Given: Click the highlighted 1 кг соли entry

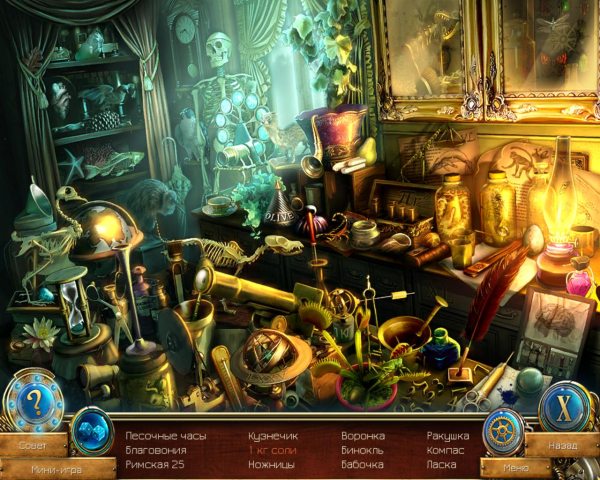Looking at the screenshot, I should [x=274, y=450].
